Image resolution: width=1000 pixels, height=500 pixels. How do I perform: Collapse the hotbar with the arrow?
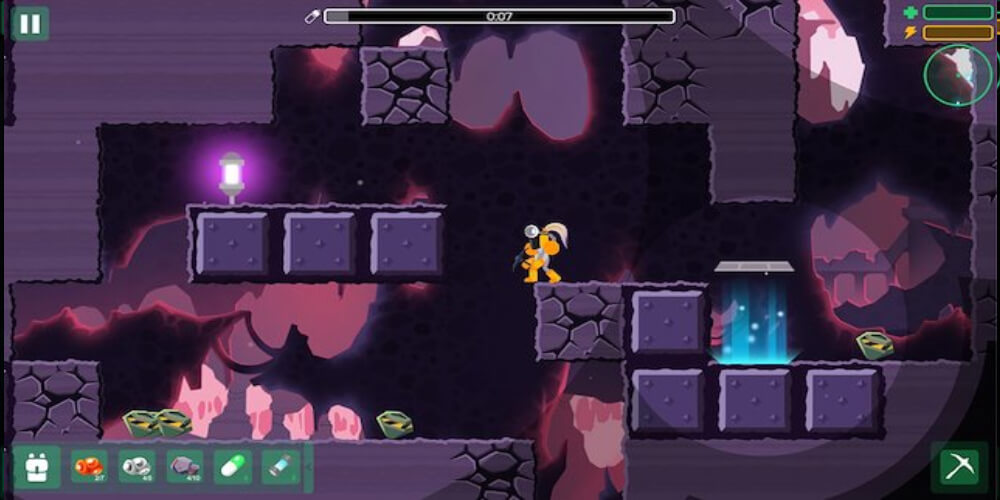coord(308,466)
